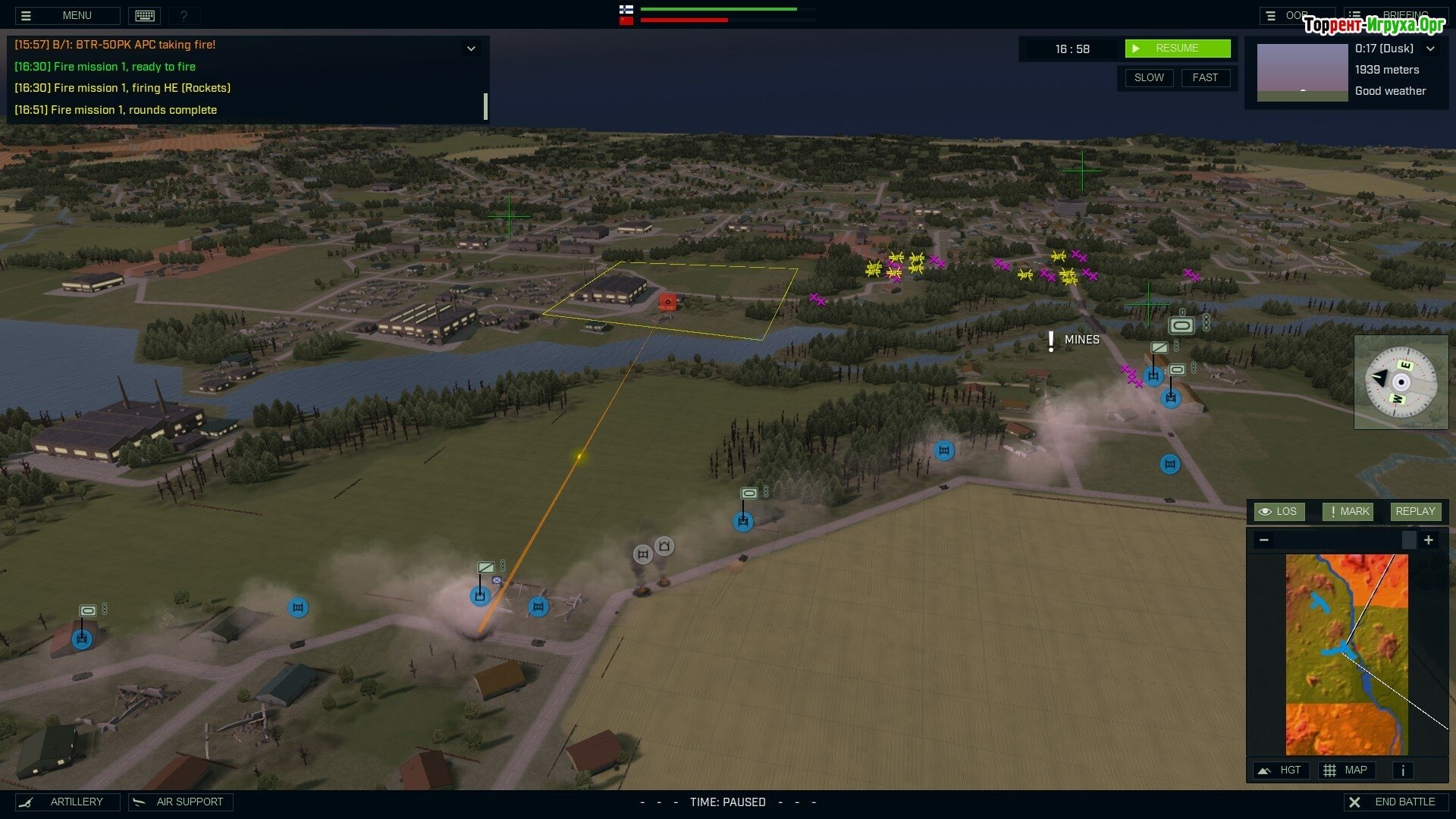Resume the battle with the green RESUME button

1177,49
